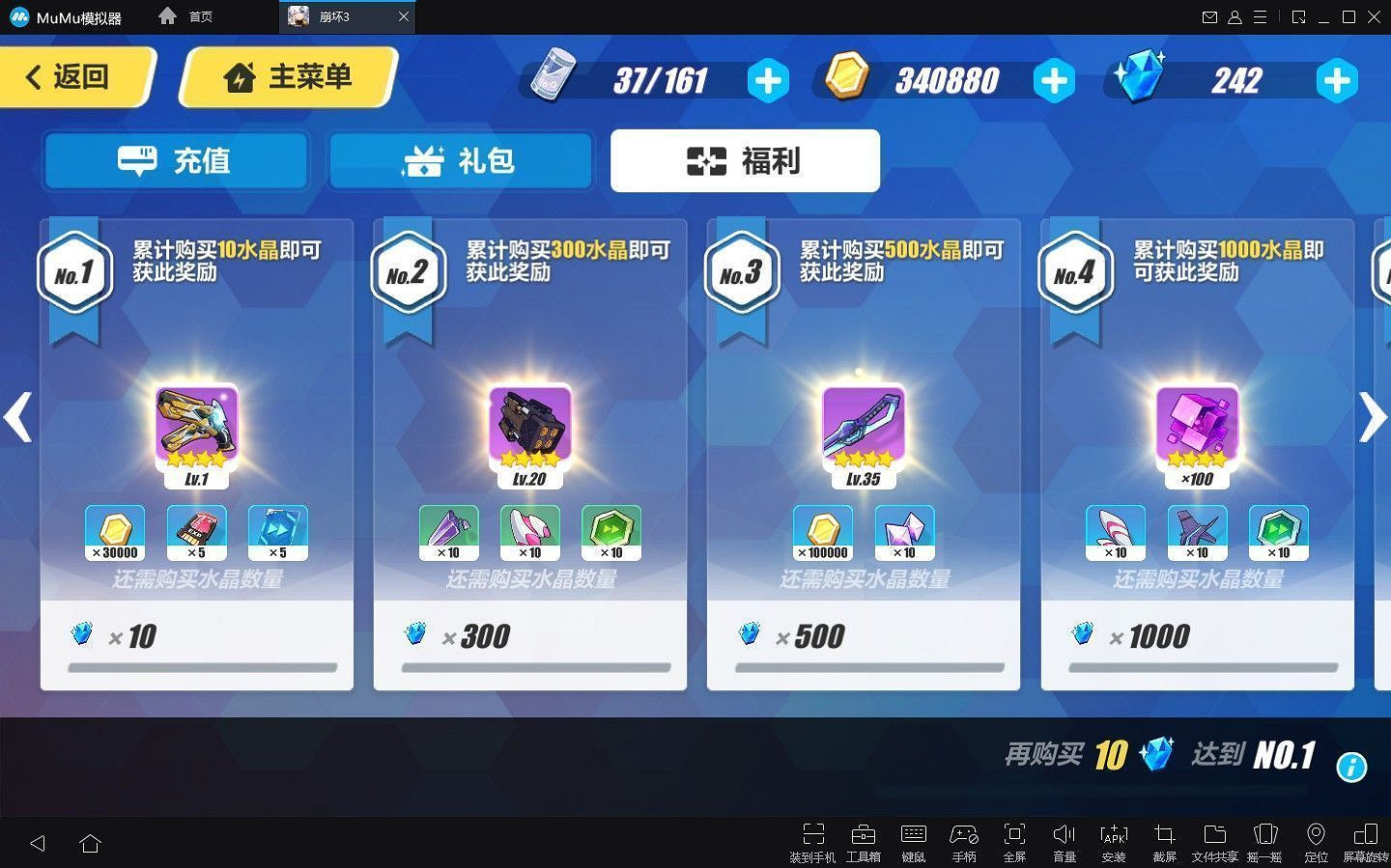
Task: Toggle fullscreen mode with 全屏 icon
Action: point(1013,838)
